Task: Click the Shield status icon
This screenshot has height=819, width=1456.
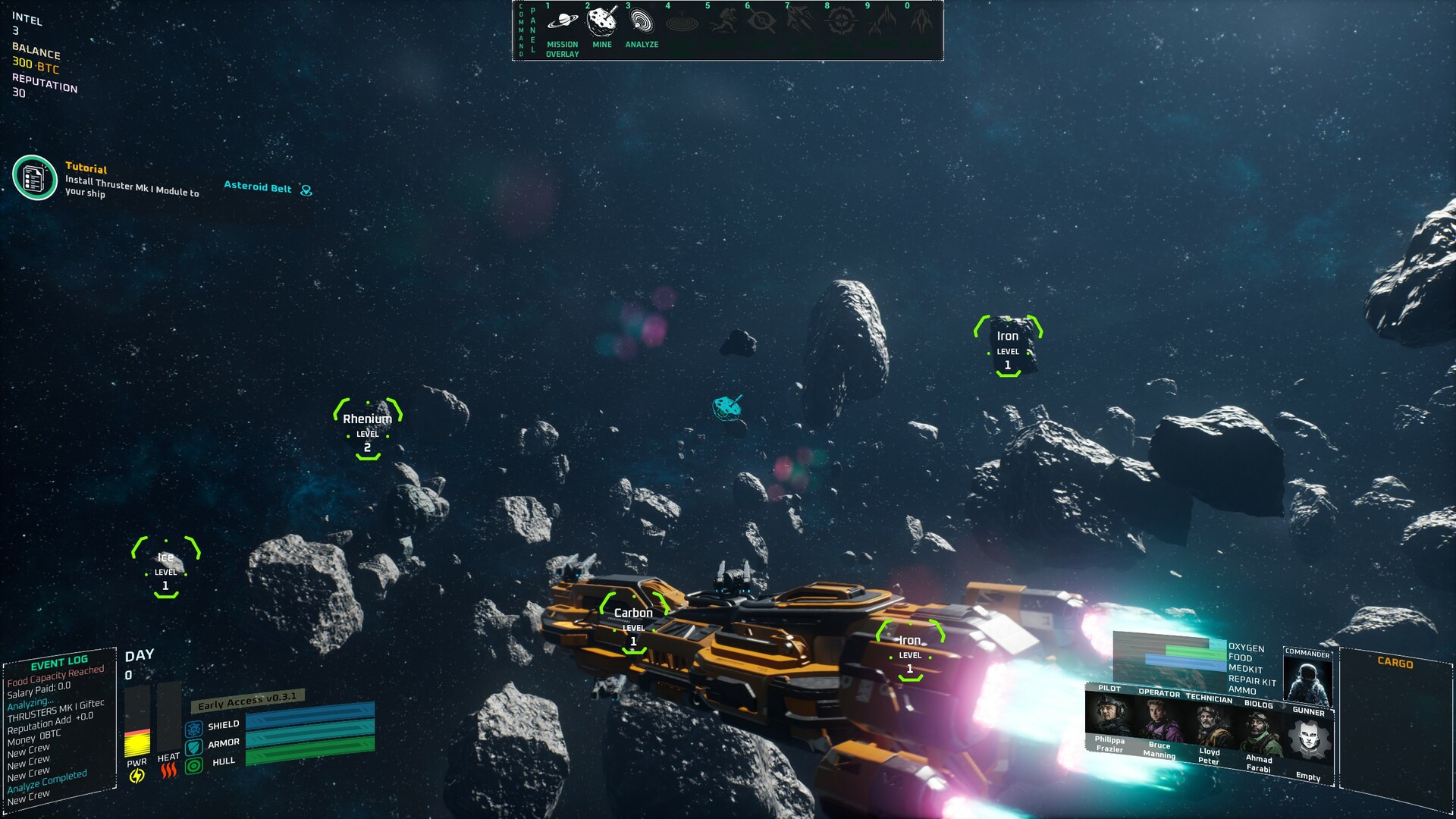Action: (x=194, y=729)
